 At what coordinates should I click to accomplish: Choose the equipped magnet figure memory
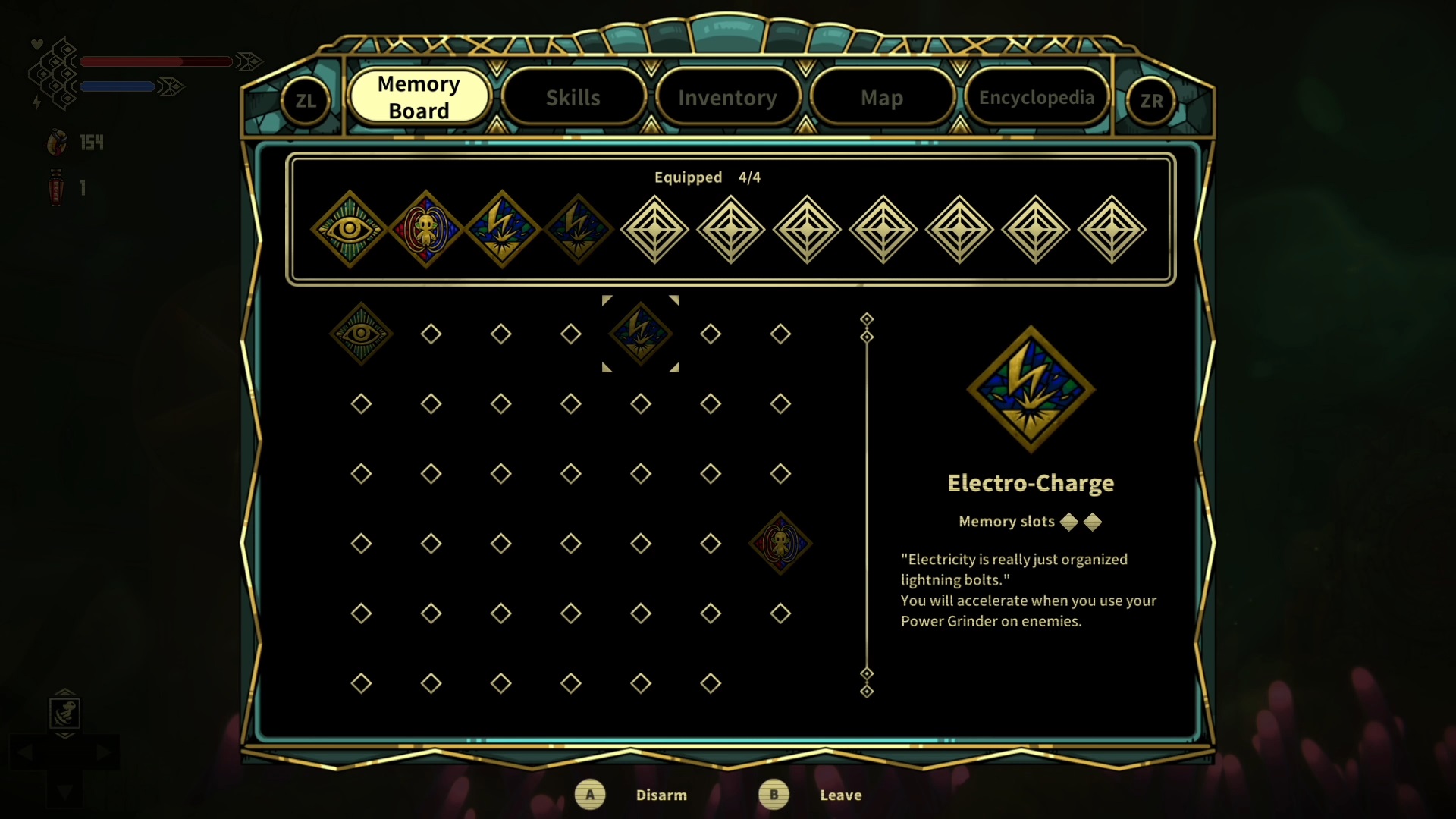[425, 229]
